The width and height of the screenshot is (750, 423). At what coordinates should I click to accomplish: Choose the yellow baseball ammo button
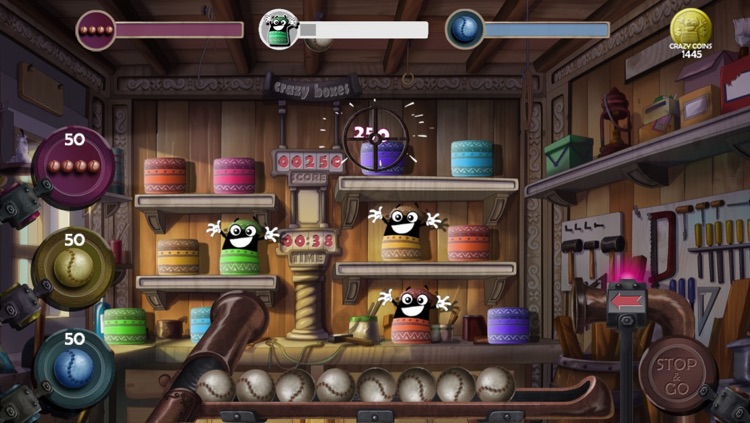click(74, 265)
